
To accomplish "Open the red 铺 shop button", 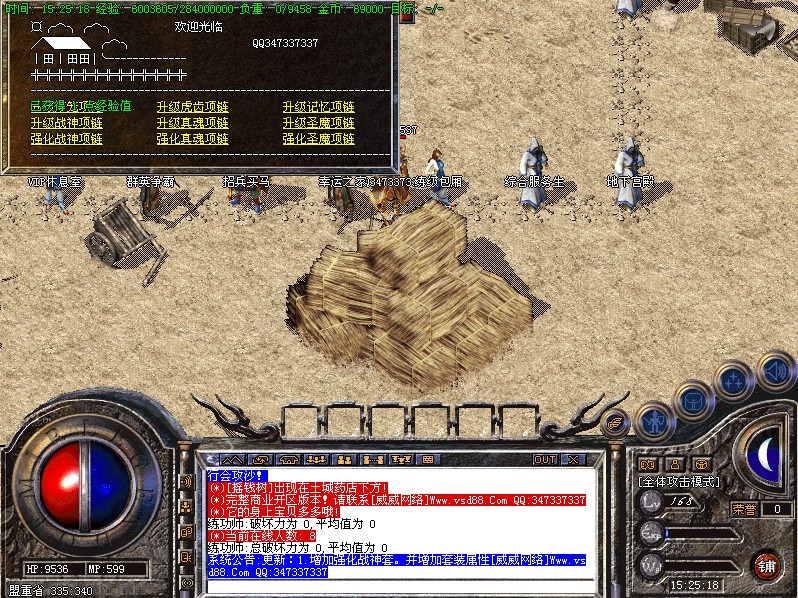I will tap(766, 565).
